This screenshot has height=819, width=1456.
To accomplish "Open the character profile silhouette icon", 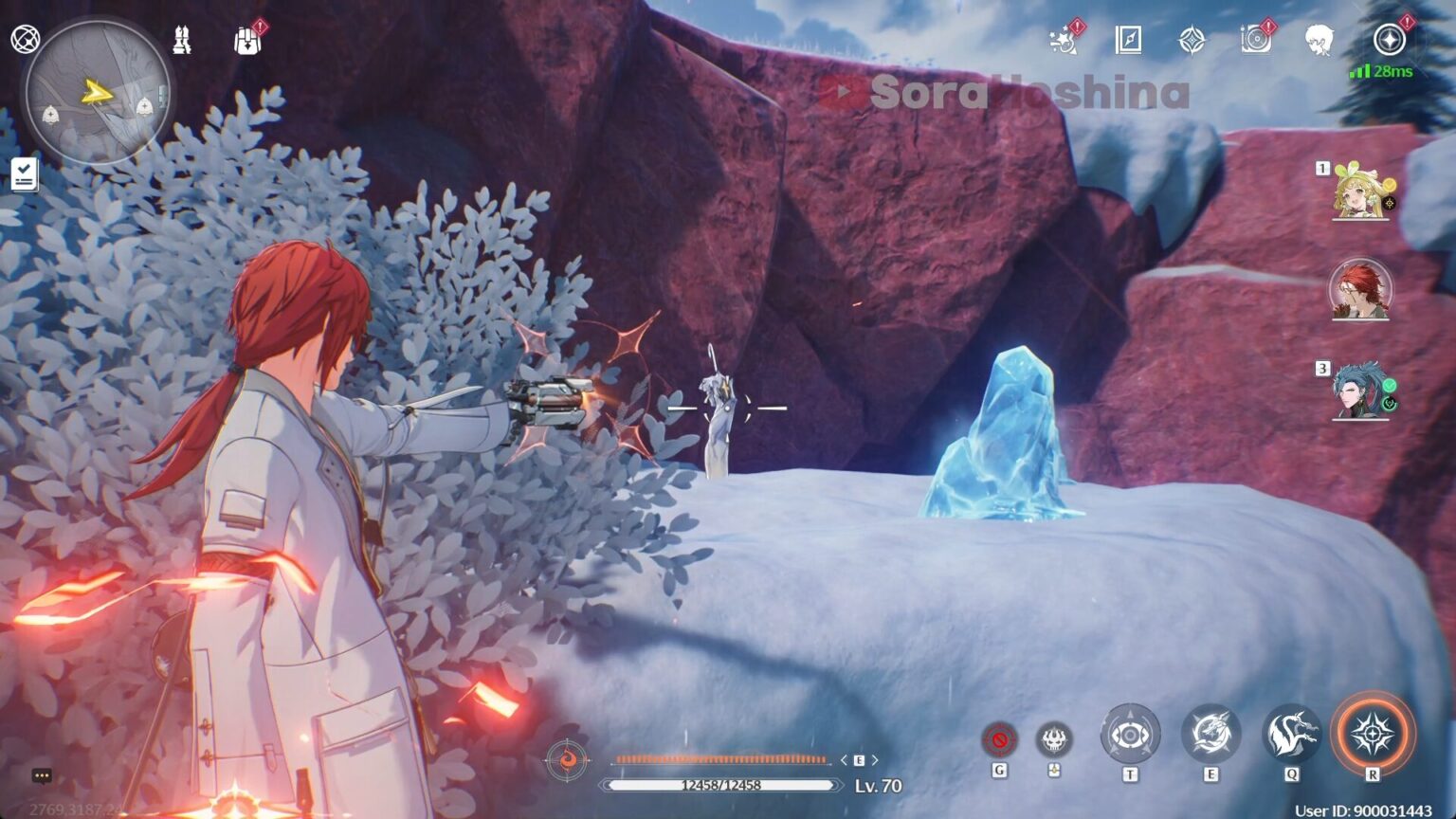I will click(x=1317, y=42).
